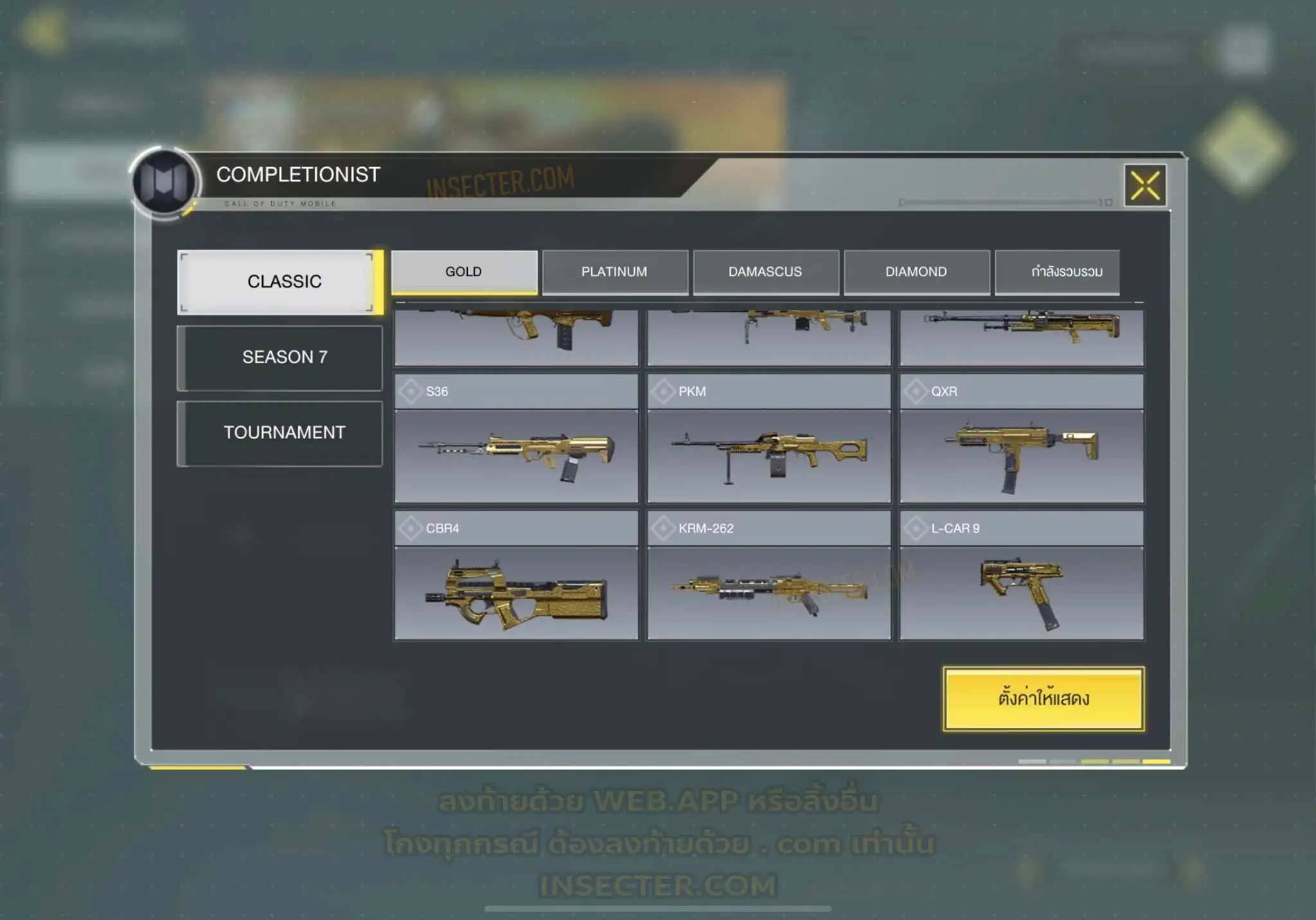The height and width of the screenshot is (920, 1316).
Task: Switch to the Platinum camo tab
Action: coord(614,272)
